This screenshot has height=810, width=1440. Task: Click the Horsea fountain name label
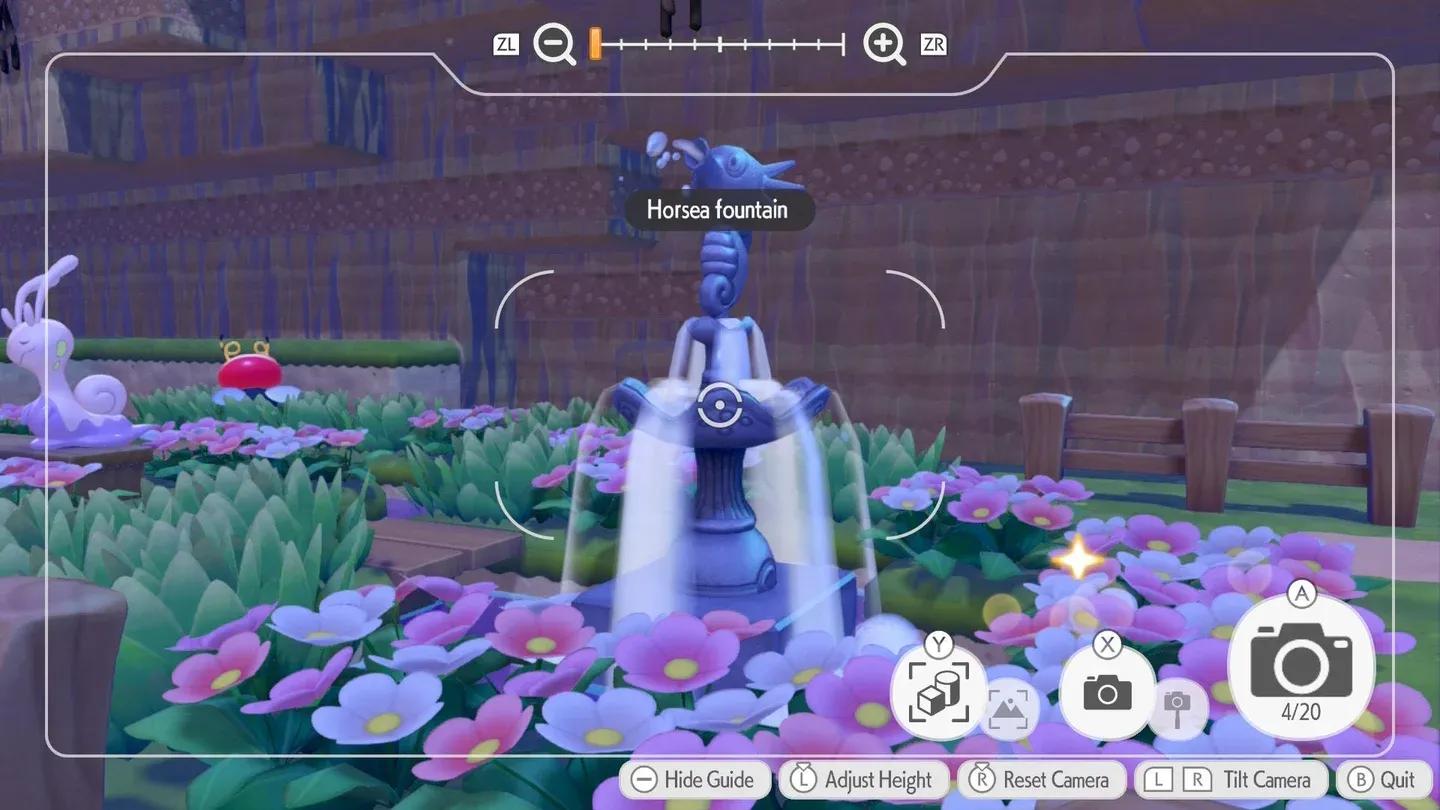[x=719, y=210]
